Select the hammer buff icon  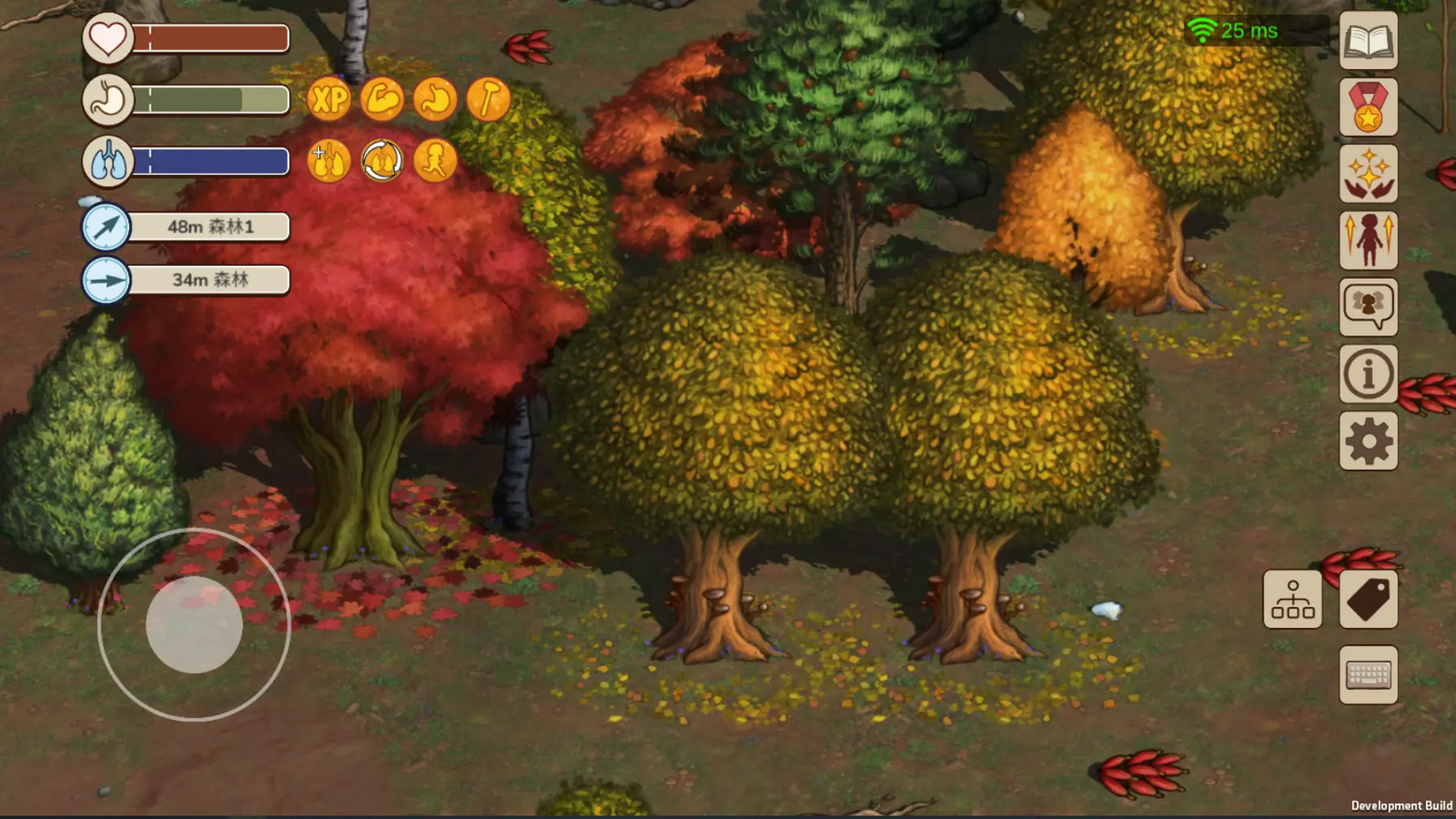pyautogui.click(x=488, y=99)
